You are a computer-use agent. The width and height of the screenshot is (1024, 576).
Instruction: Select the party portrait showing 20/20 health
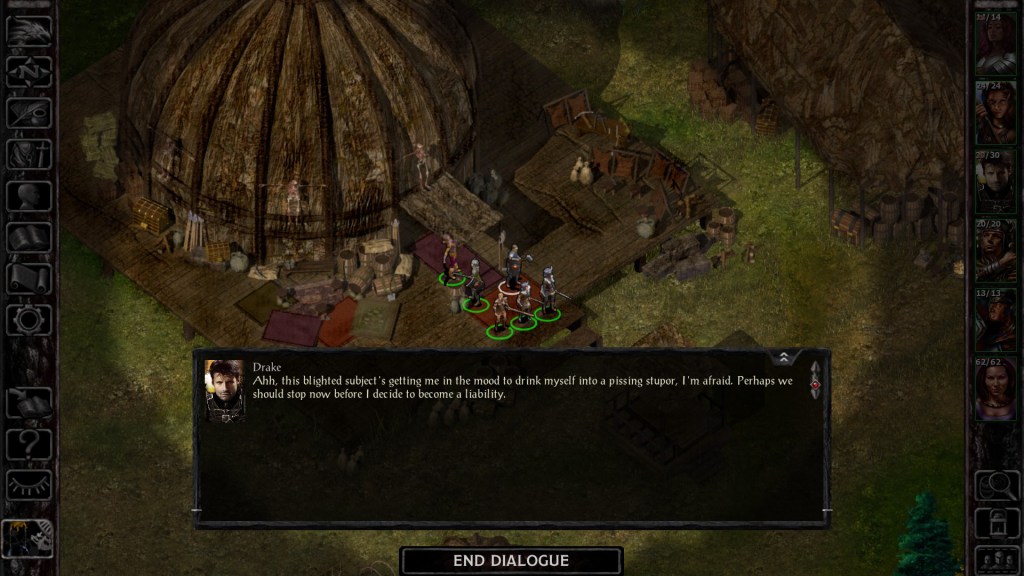tap(996, 250)
